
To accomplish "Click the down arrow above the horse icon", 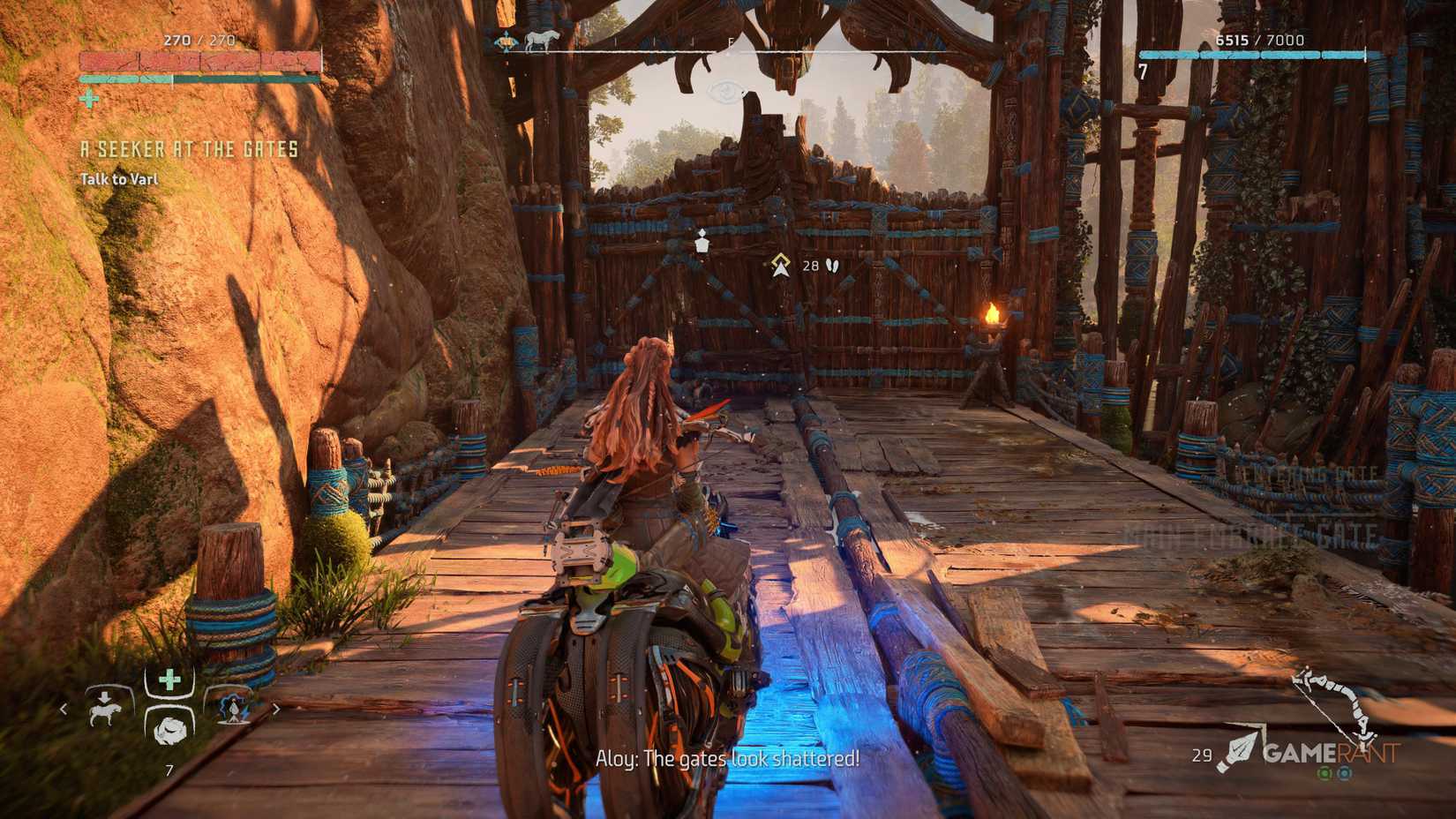I will 105,696.
